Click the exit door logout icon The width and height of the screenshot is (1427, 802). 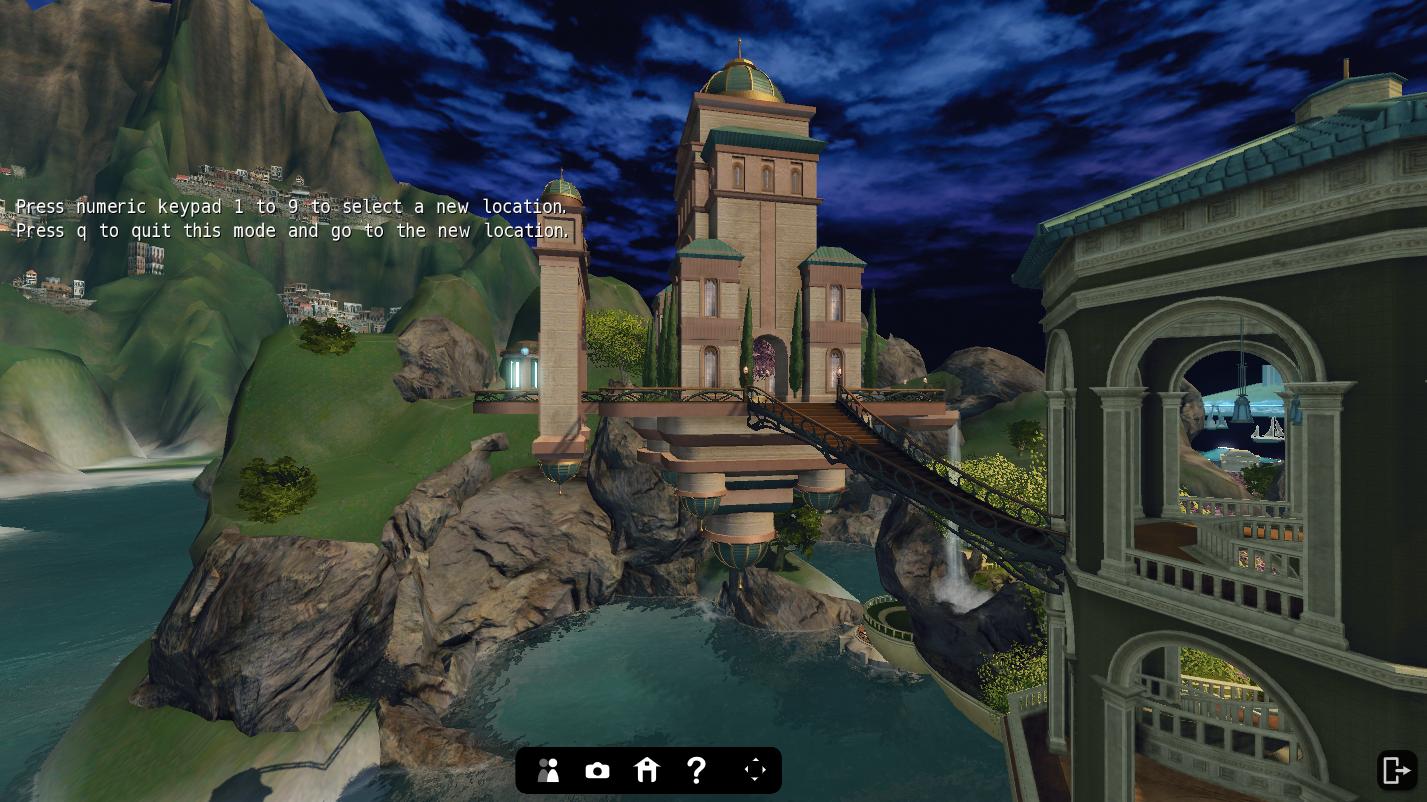click(x=1396, y=770)
